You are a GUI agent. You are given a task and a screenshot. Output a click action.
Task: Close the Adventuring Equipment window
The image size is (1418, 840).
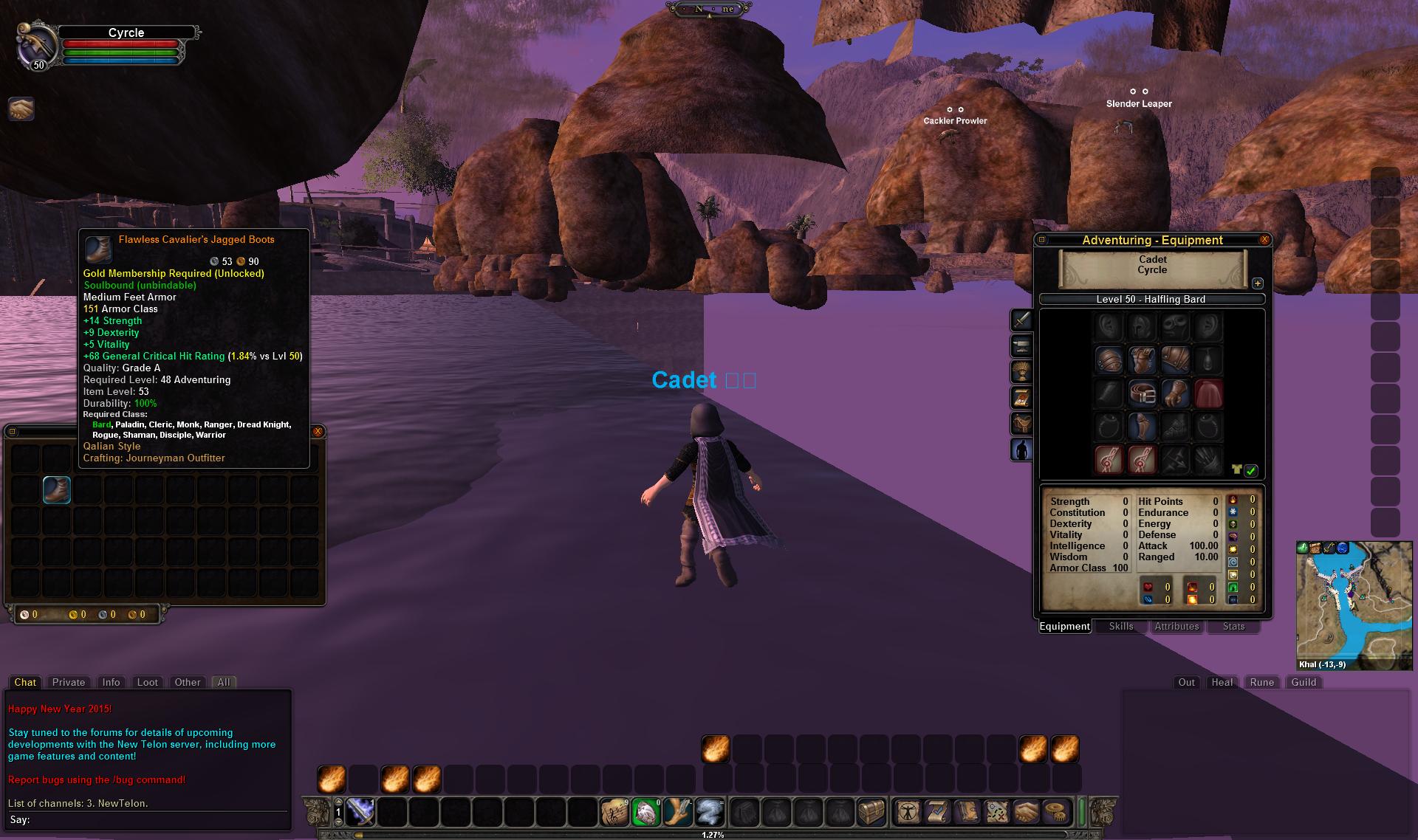click(1264, 240)
